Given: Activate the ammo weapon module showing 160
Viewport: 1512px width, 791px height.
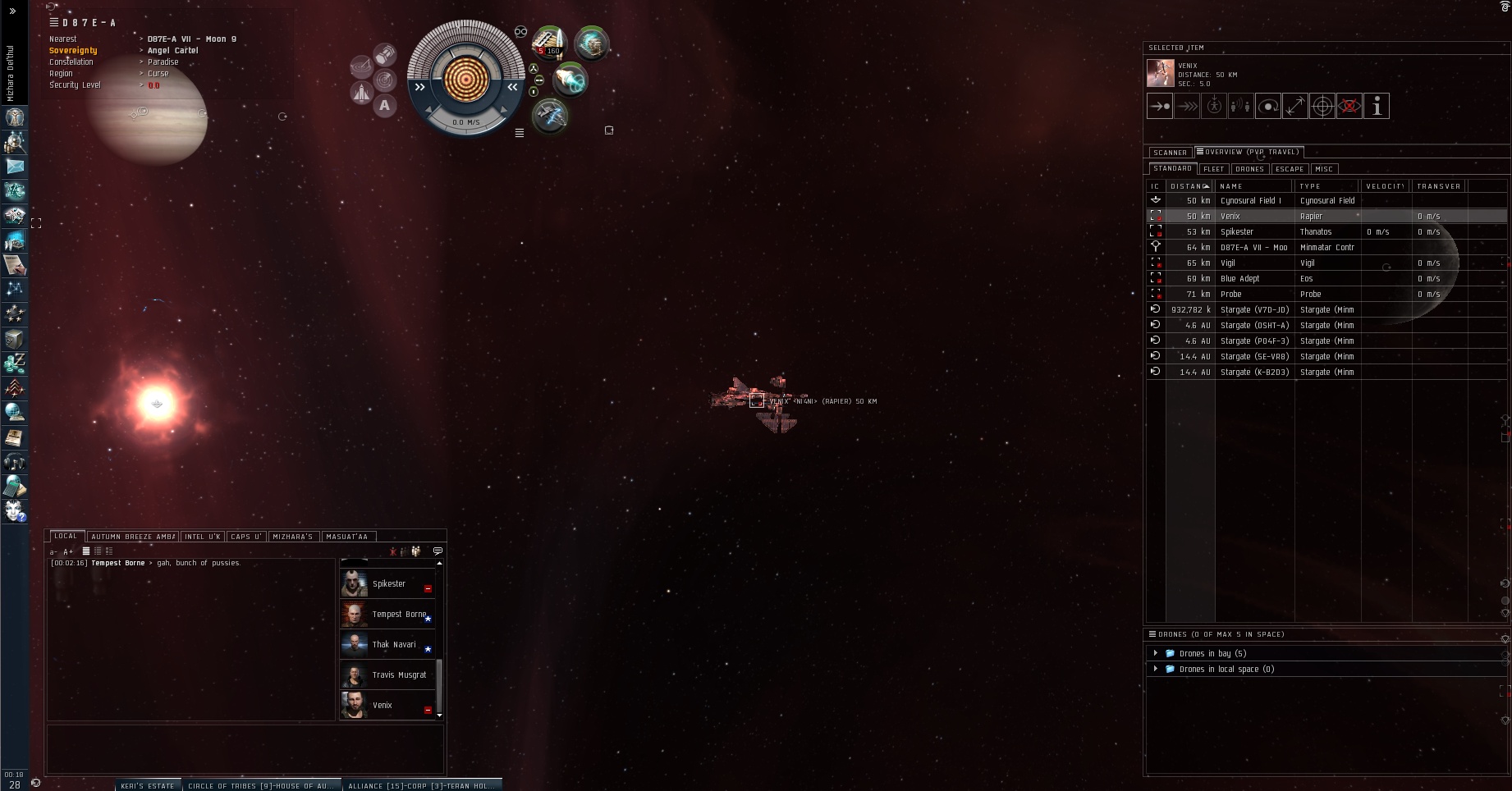Looking at the screenshot, I should (x=548, y=43).
